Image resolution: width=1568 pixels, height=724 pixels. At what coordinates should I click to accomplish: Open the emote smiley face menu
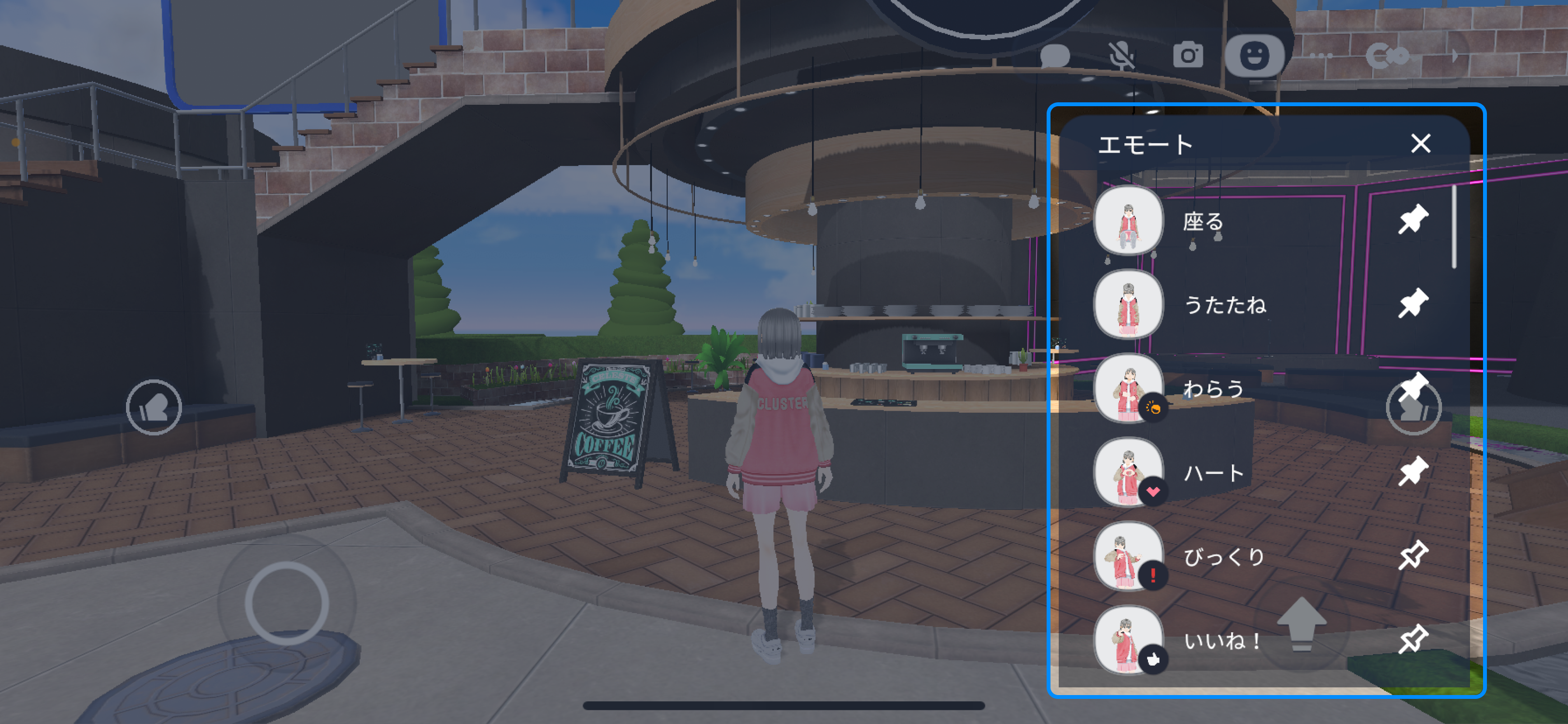[x=1255, y=55]
